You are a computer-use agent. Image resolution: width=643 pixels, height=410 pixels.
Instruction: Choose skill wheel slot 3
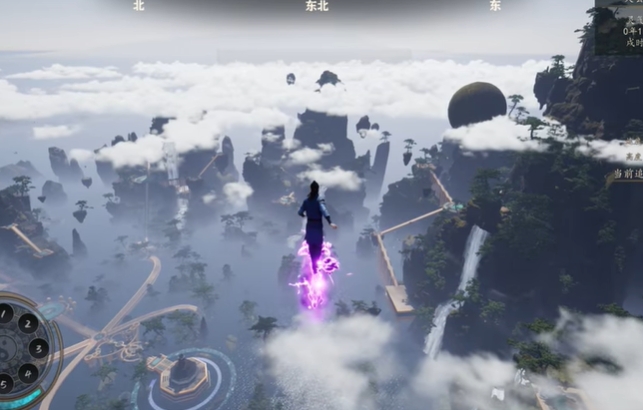[x=38, y=347]
